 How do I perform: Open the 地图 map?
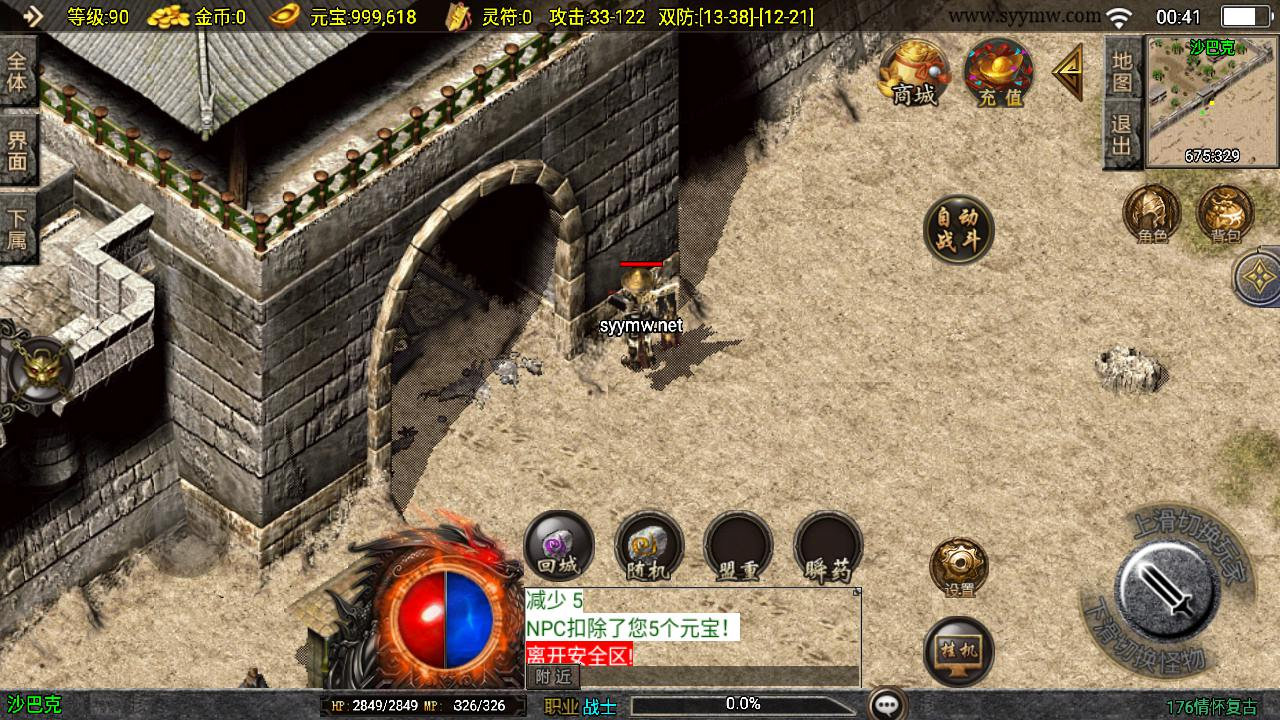(x=1122, y=72)
